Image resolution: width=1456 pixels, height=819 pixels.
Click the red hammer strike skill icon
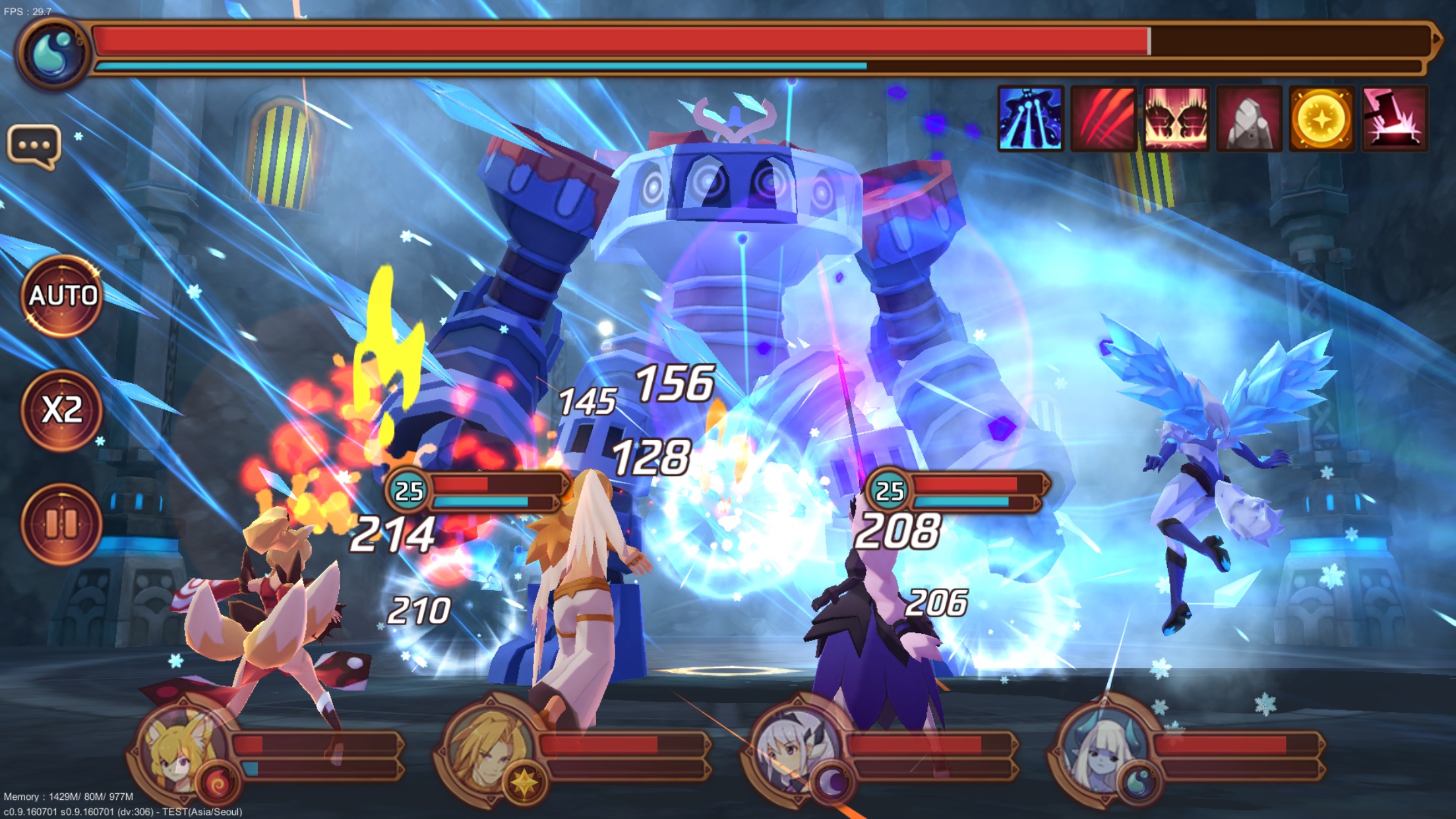[1395, 119]
